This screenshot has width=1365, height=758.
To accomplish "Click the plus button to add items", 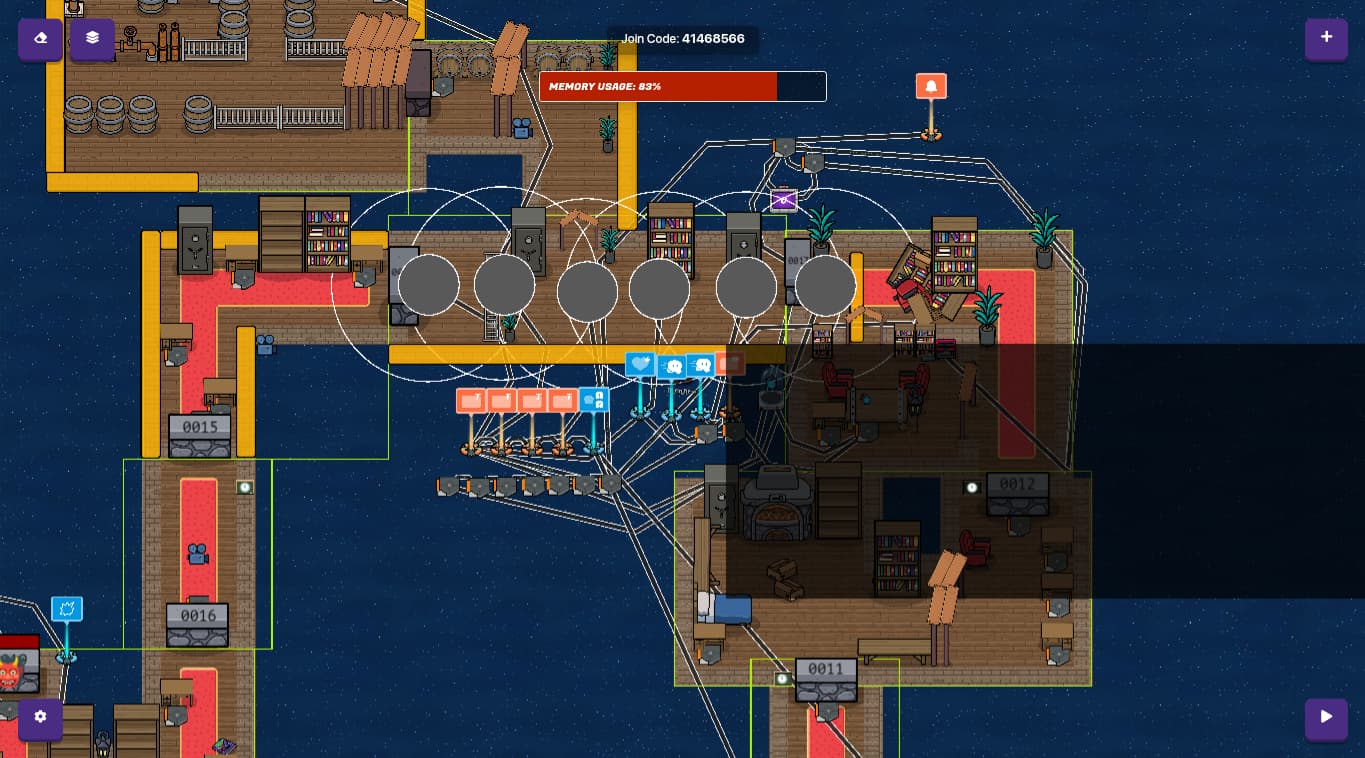I will coord(1326,38).
